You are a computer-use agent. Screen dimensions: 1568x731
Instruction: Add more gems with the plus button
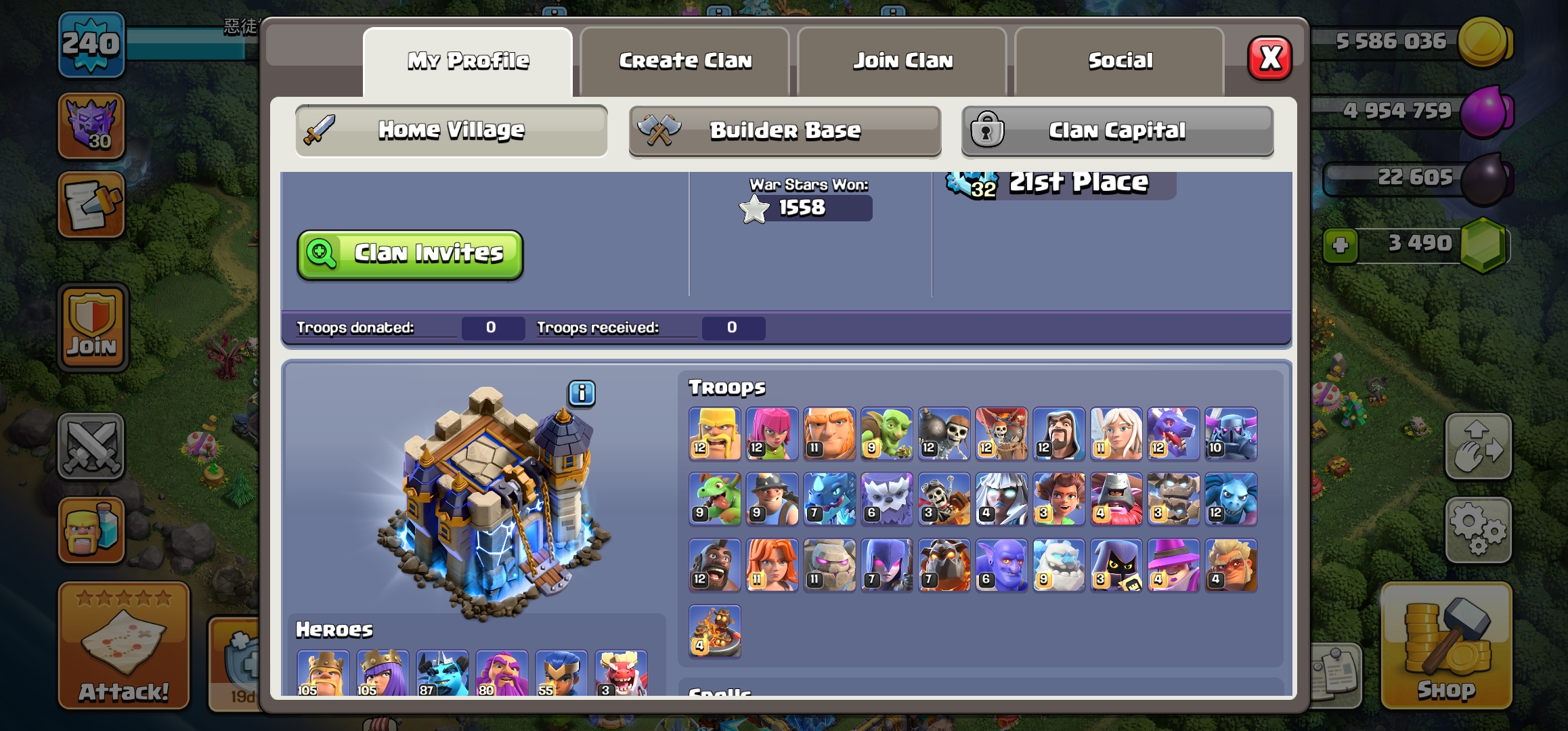(x=1340, y=245)
